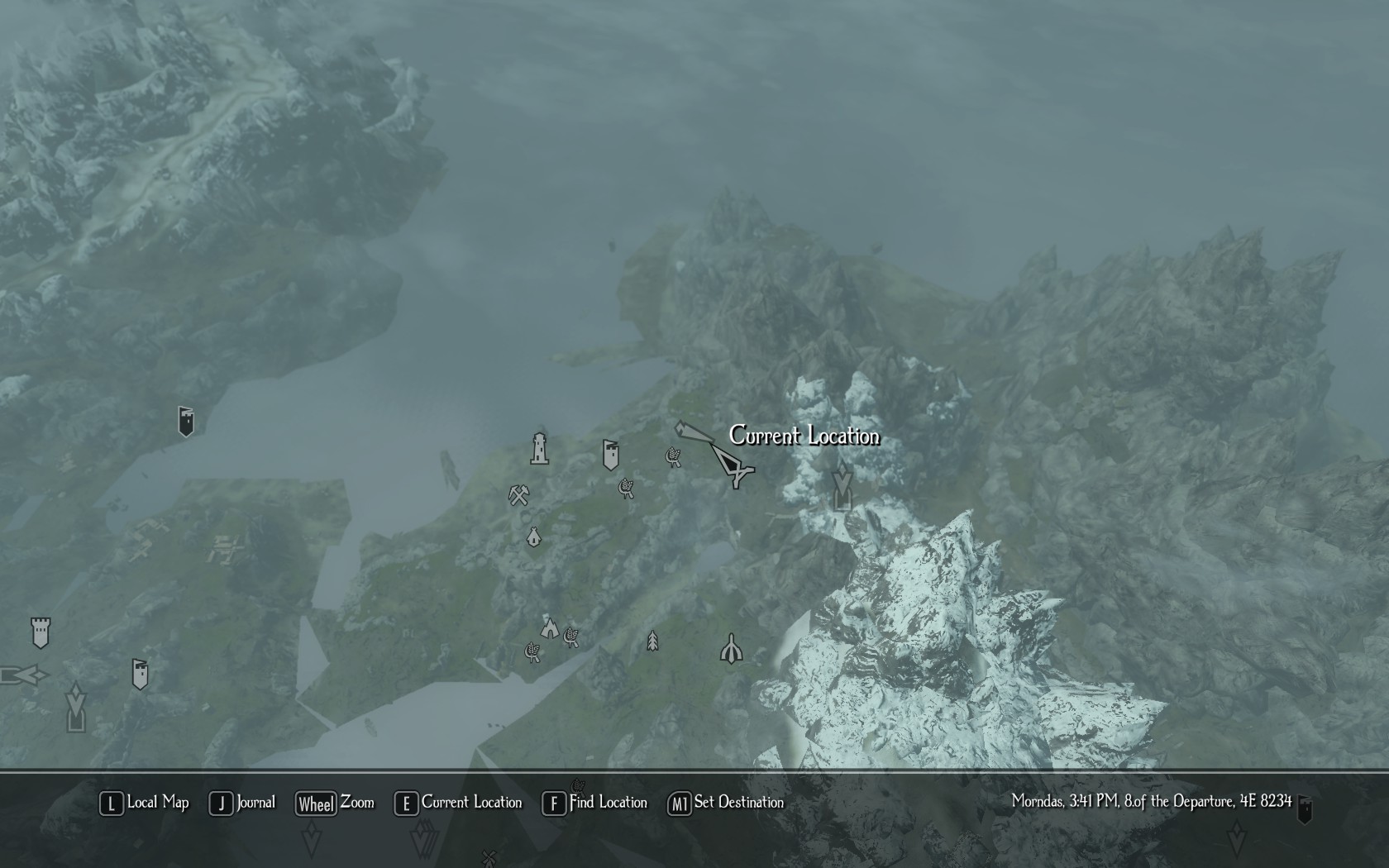Activate the Find Location option
This screenshot has height=868, width=1389.
[x=595, y=803]
